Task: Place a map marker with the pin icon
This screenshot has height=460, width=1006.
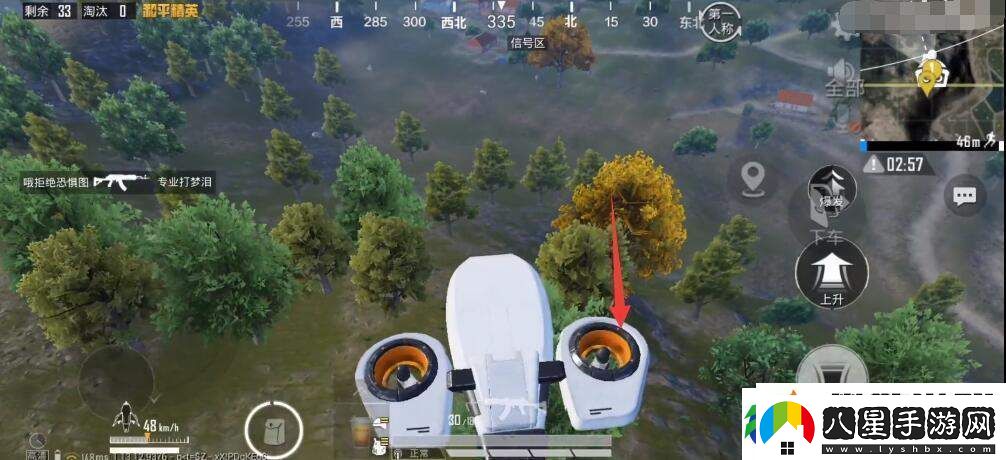Action: pyautogui.click(x=752, y=180)
